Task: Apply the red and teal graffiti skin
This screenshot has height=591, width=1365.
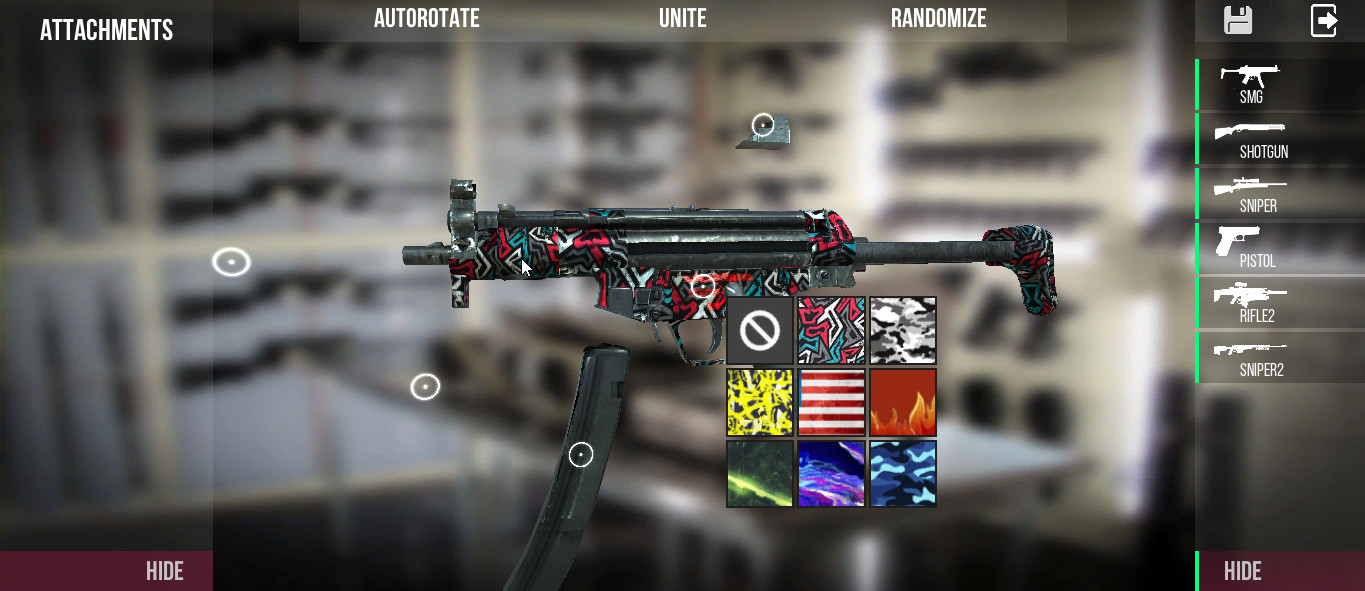Action: click(x=831, y=331)
